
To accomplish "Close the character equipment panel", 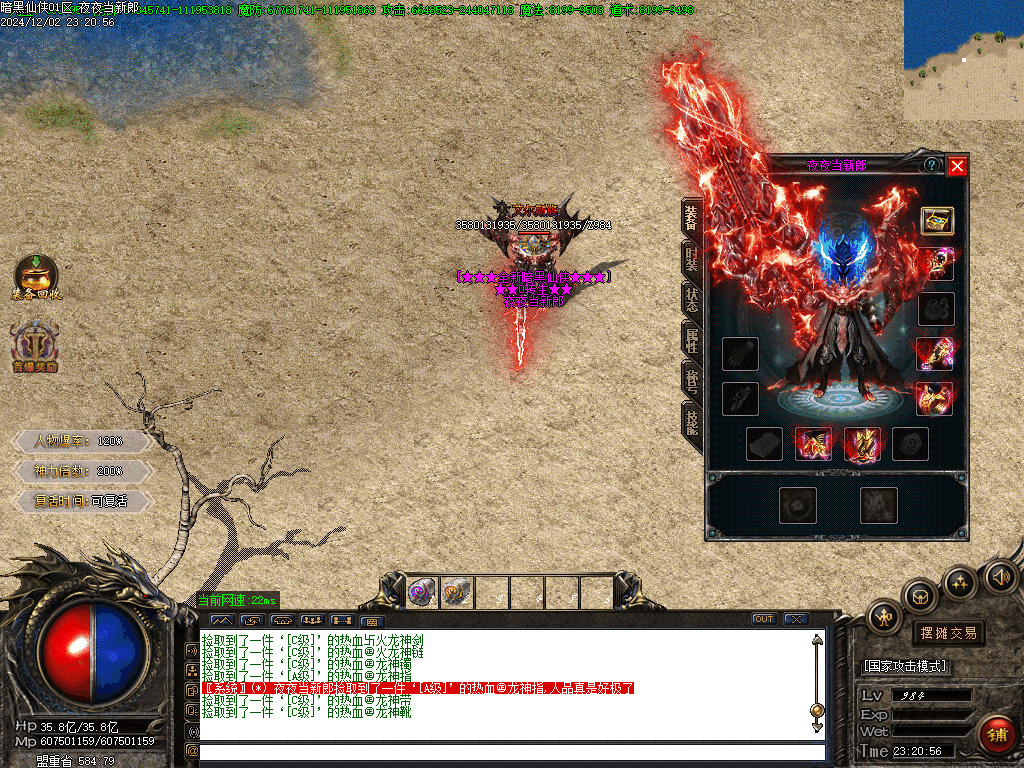I will (957, 166).
